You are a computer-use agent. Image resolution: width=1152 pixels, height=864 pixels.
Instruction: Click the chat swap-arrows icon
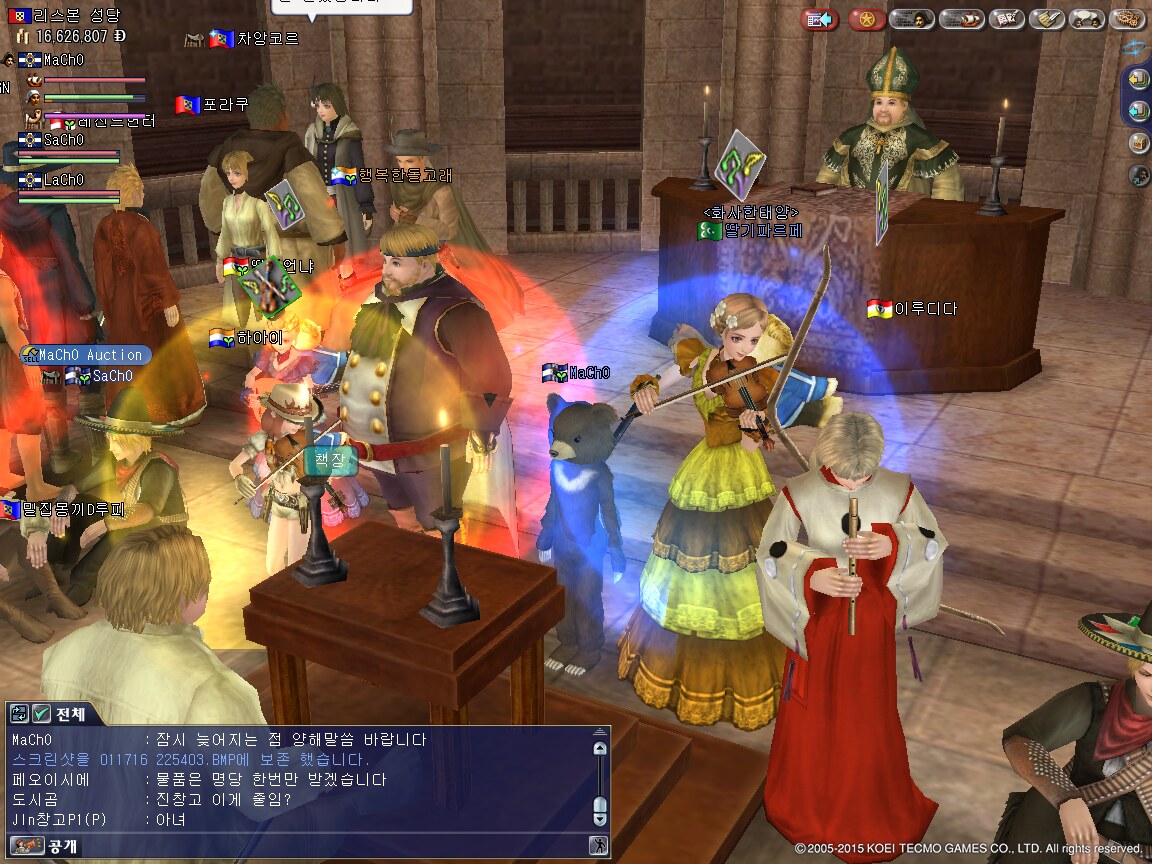pos(19,714)
